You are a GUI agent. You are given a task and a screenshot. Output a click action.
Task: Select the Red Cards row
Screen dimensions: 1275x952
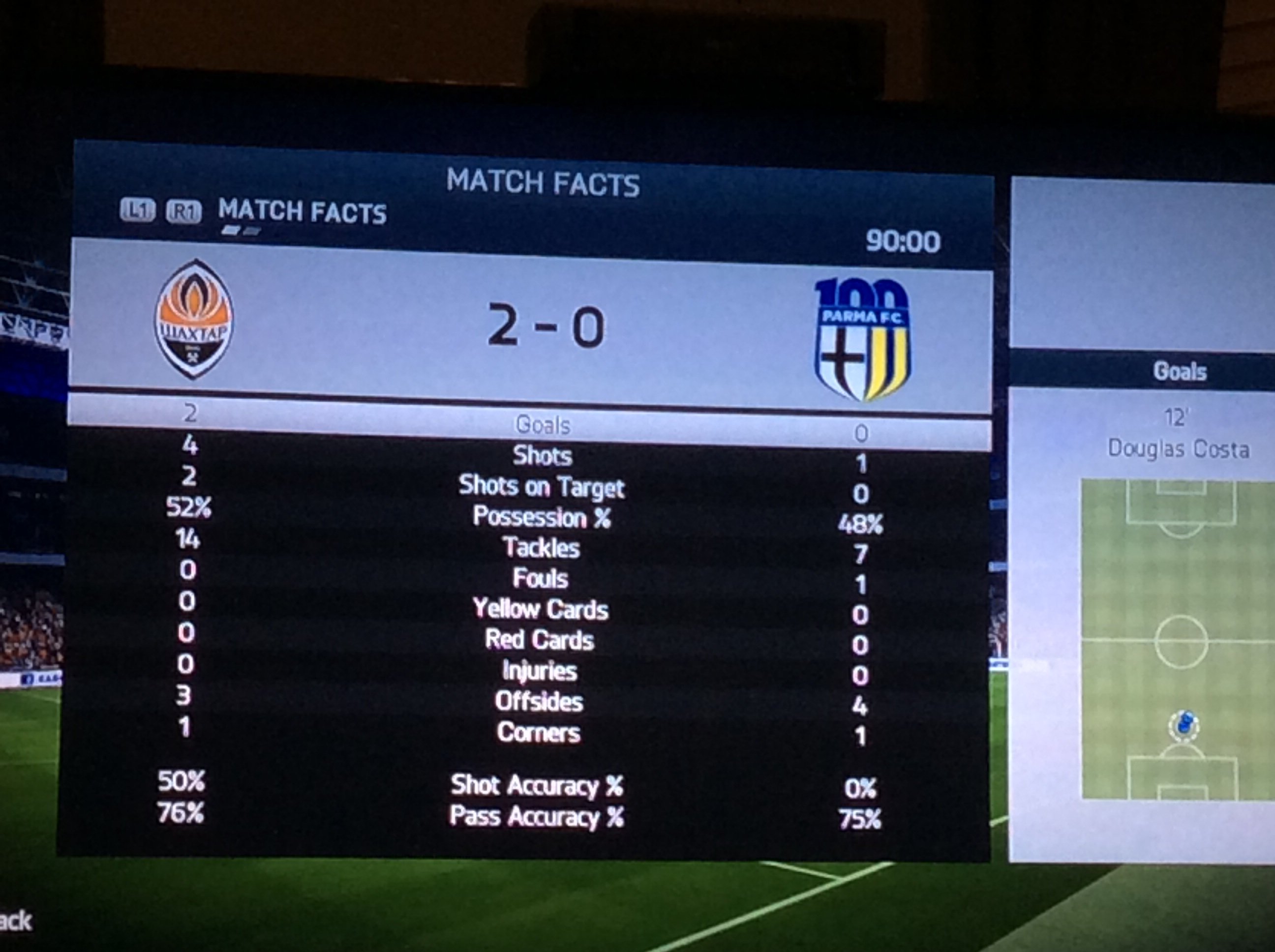pyautogui.click(x=540, y=640)
